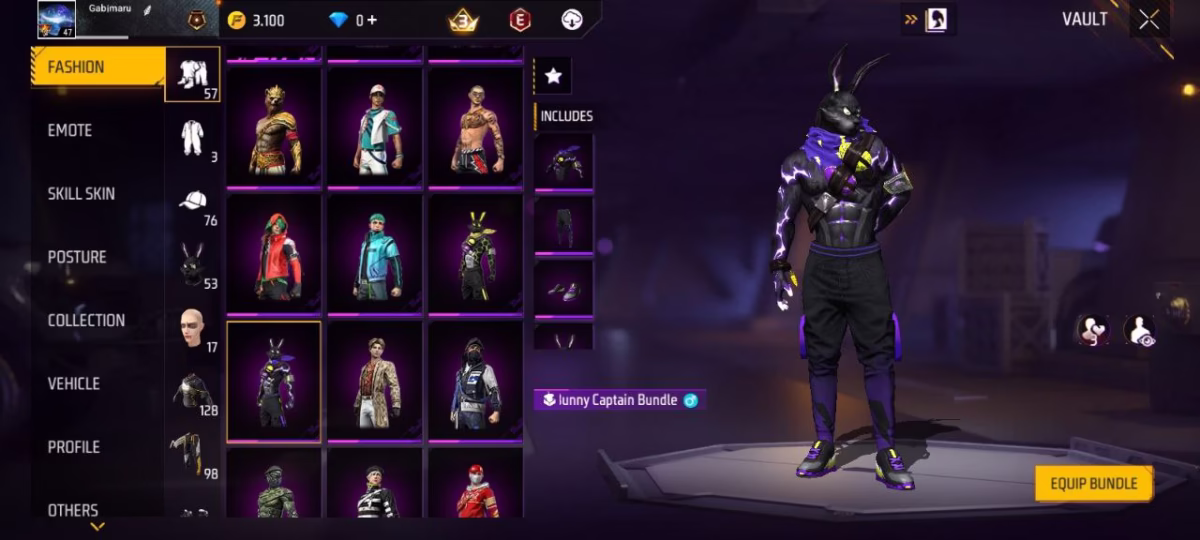
Task: Open the Collection category
Action: coord(86,320)
